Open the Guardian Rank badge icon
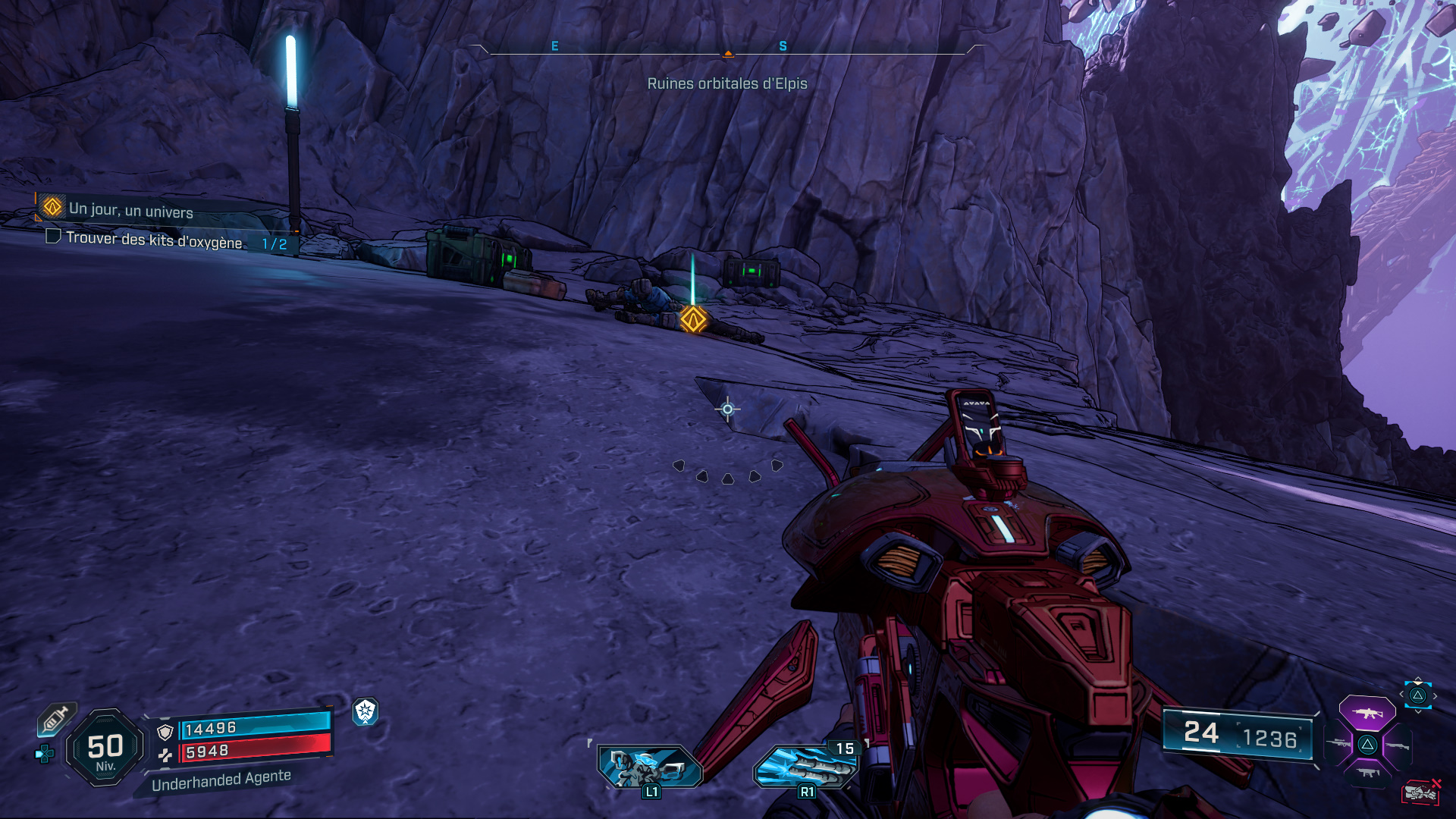 coord(366,711)
